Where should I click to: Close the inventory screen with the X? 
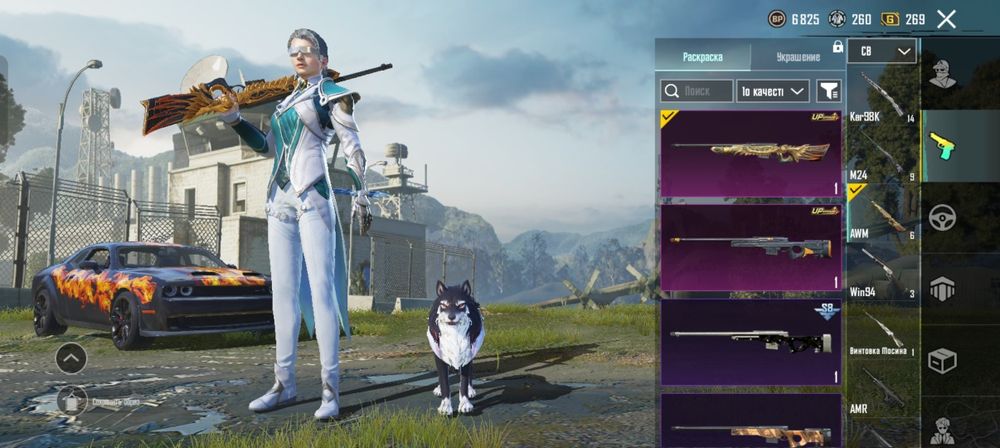(946, 19)
